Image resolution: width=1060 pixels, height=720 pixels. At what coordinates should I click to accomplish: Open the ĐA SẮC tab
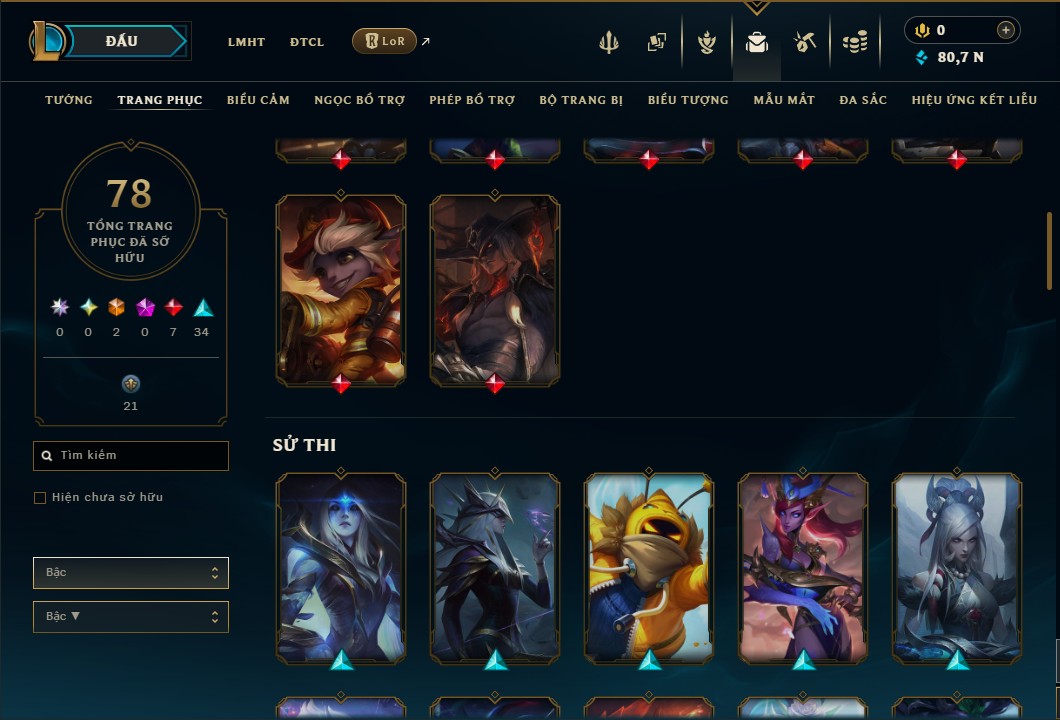(863, 100)
